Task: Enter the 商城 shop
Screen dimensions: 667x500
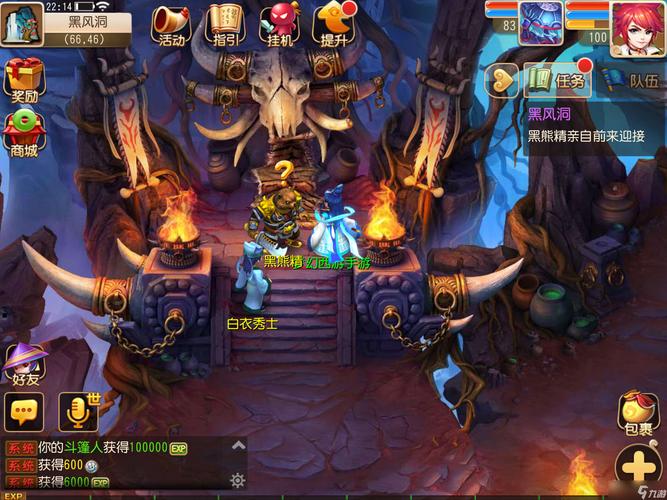Action: tap(22, 132)
